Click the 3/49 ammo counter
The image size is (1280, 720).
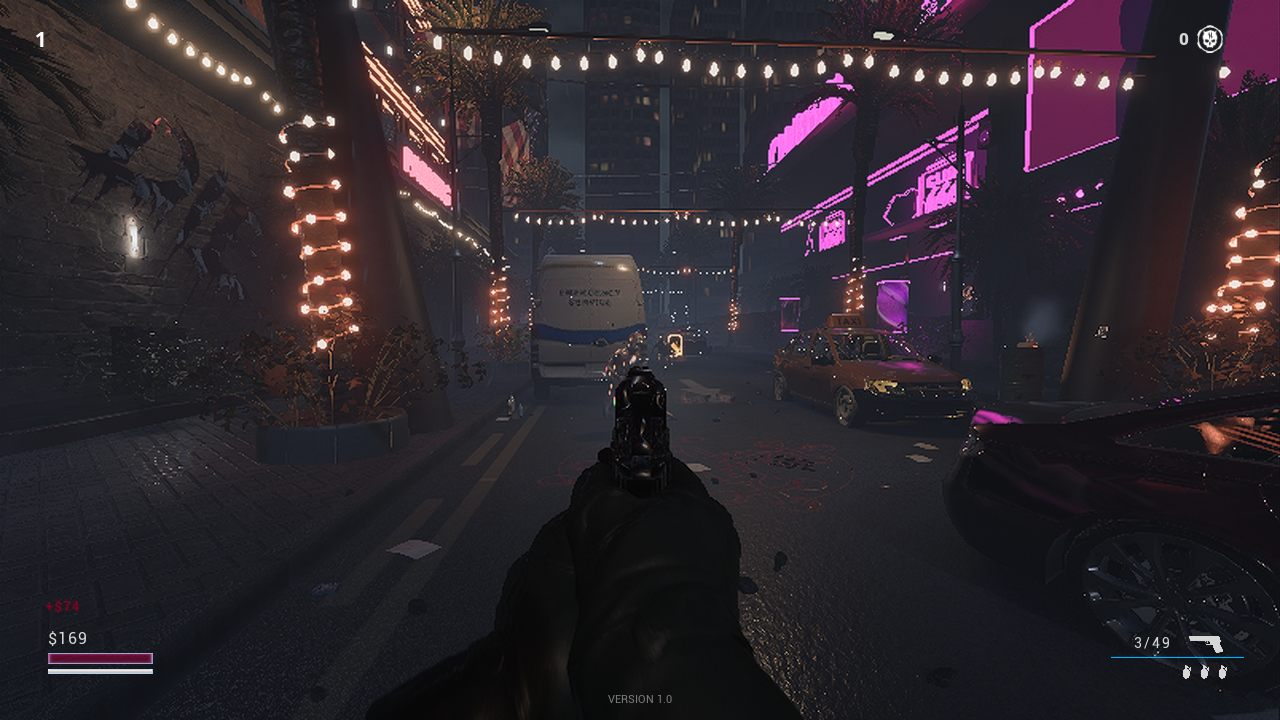[x=1150, y=642]
